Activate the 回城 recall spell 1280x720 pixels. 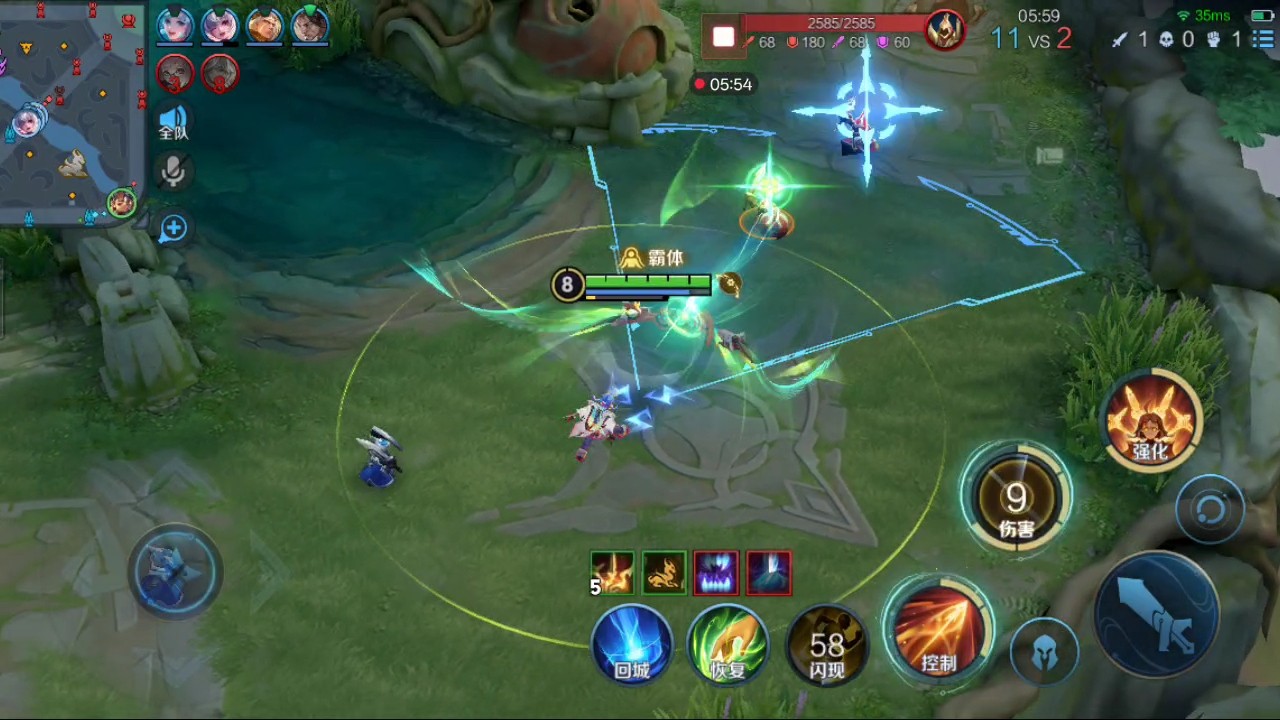[632, 645]
